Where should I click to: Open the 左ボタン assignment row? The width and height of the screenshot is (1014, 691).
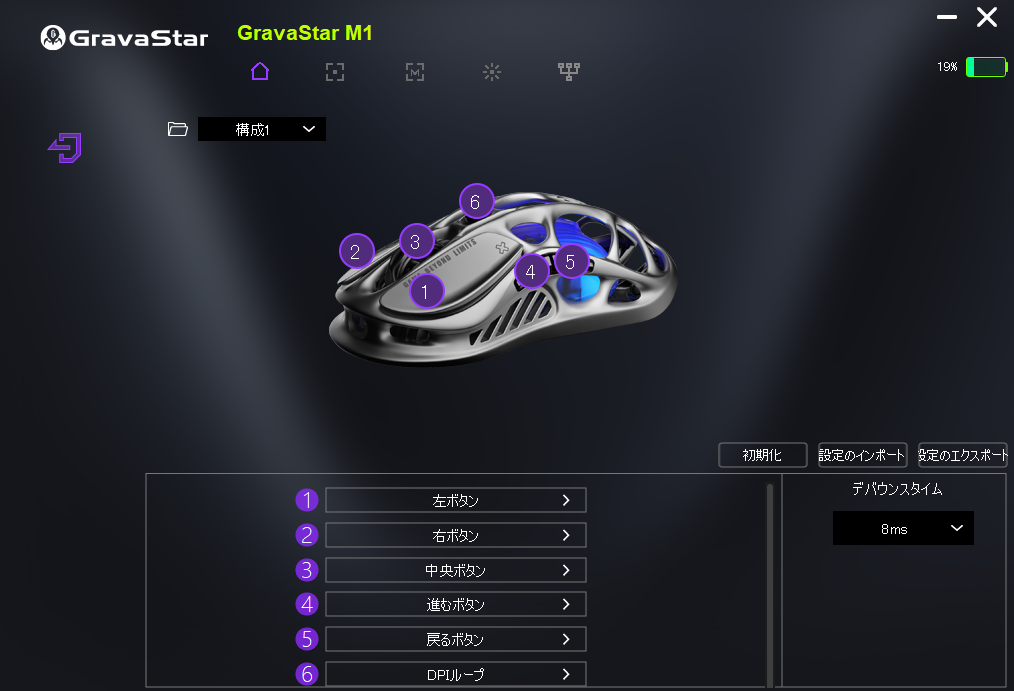pyautogui.click(x=455, y=500)
